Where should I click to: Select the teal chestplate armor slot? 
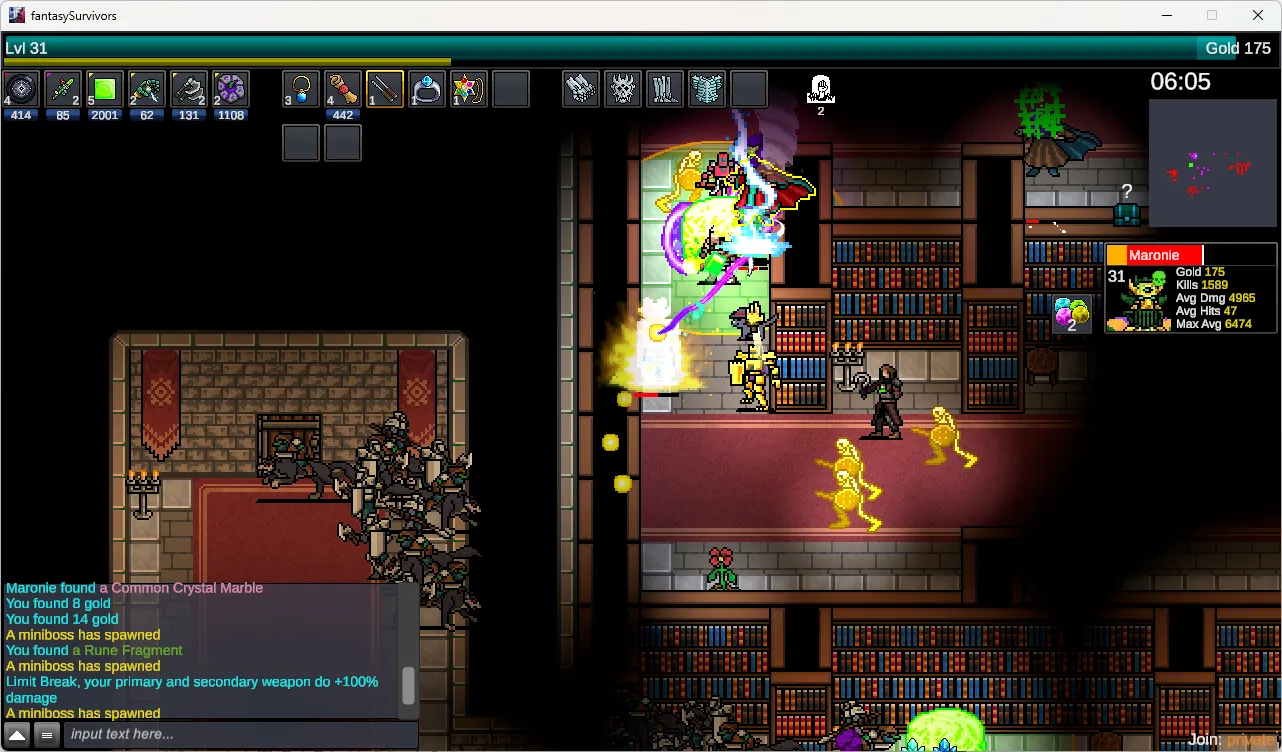click(707, 90)
